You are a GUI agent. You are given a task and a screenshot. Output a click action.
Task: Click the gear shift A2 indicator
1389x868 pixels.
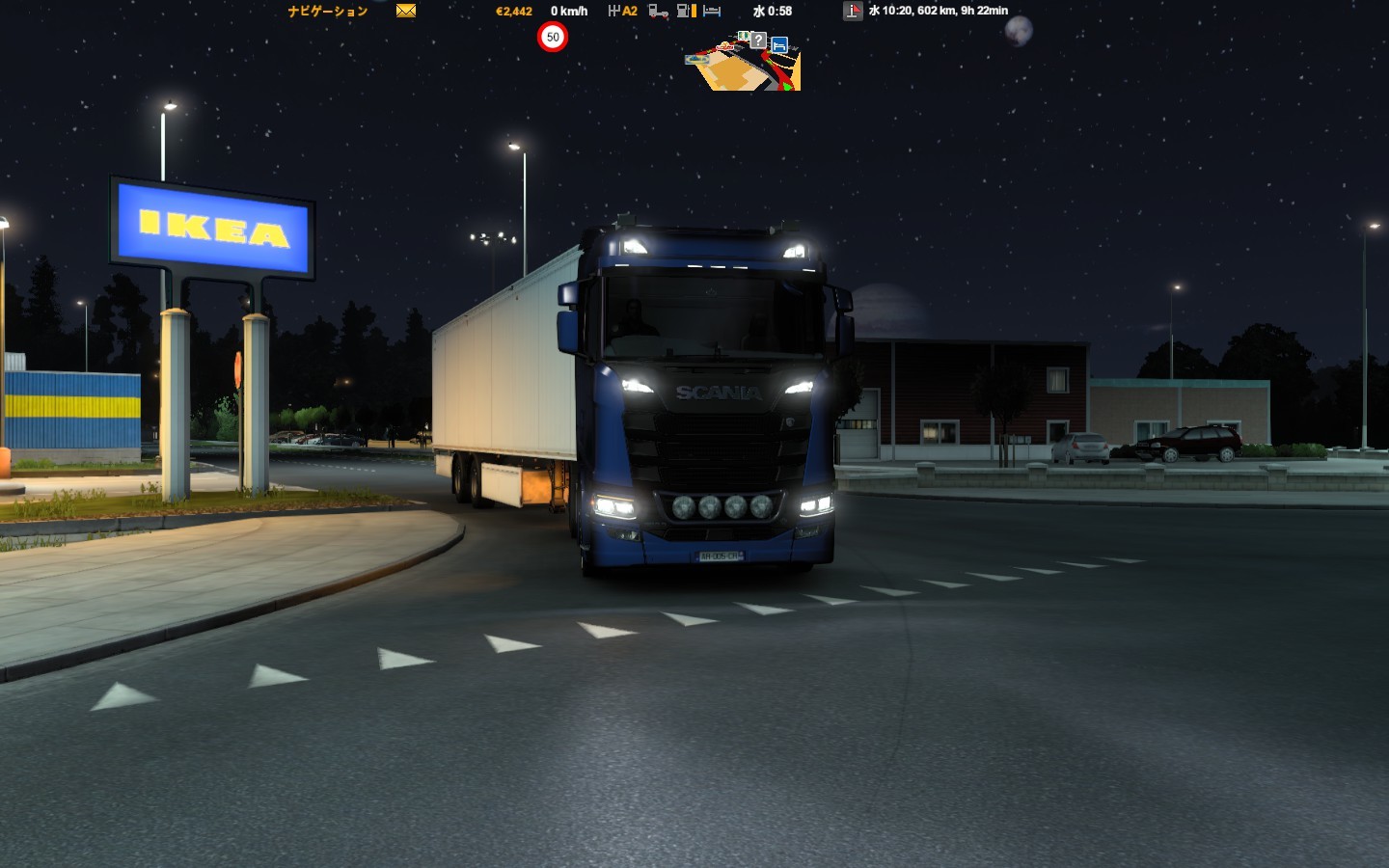coord(623,11)
